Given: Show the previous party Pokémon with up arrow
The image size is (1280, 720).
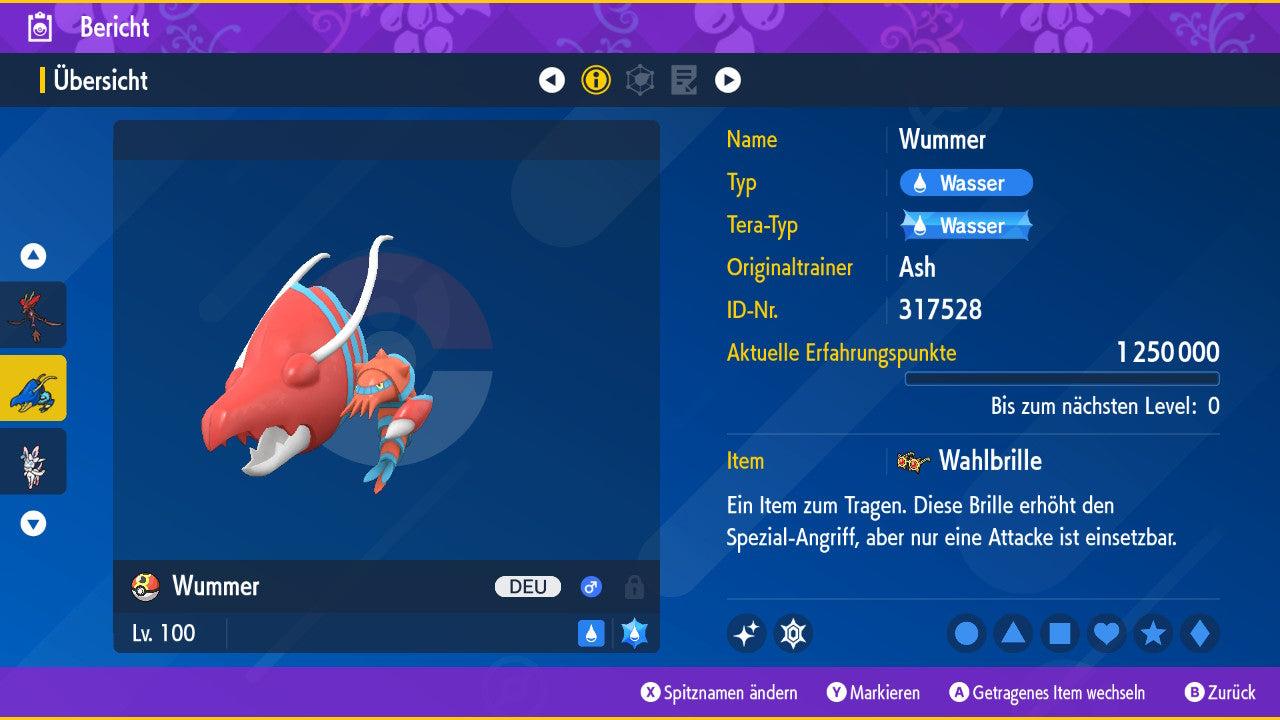Looking at the screenshot, I should (33, 256).
